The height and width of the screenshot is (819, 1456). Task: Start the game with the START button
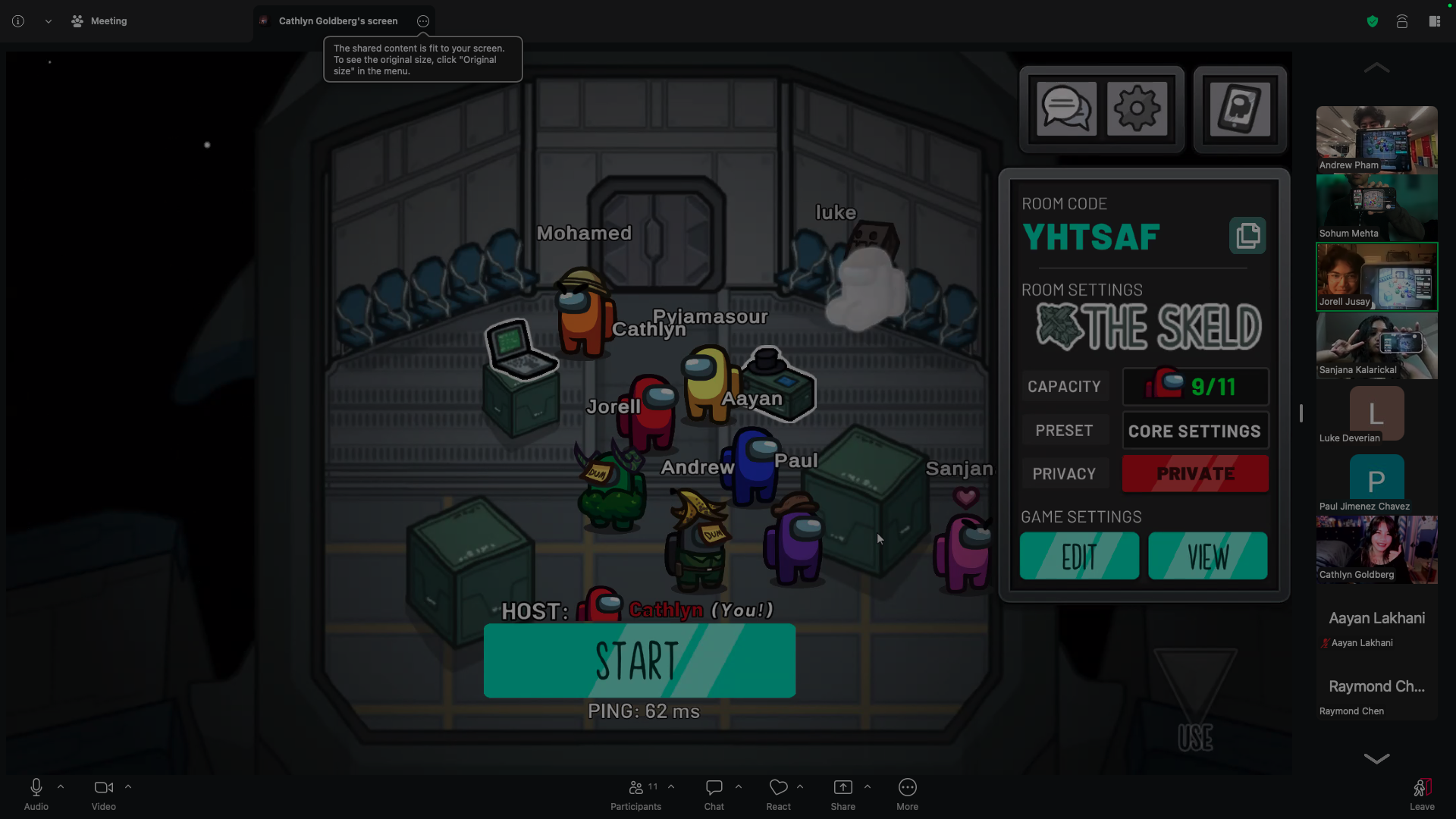(x=639, y=661)
